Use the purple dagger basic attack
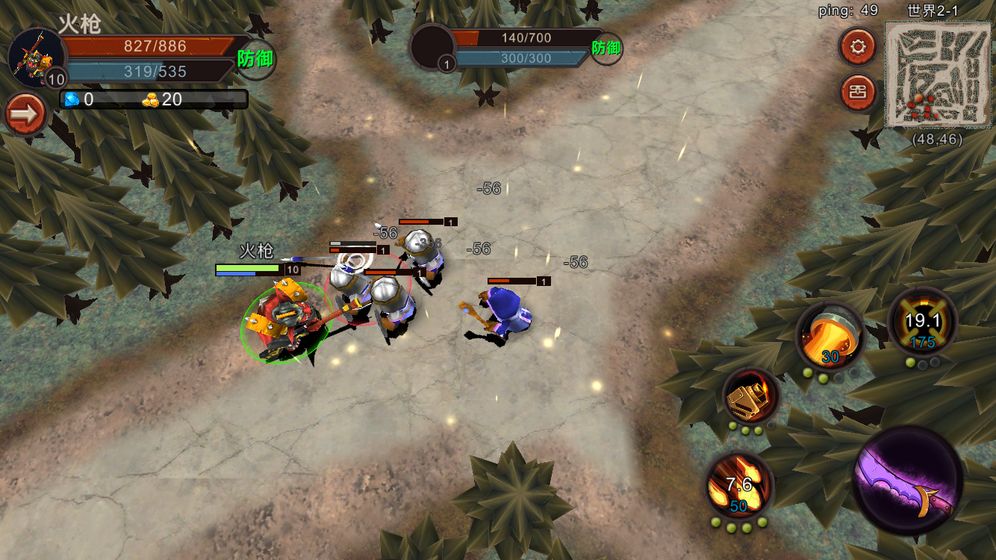This screenshot has width=996, height=560. 908,479
